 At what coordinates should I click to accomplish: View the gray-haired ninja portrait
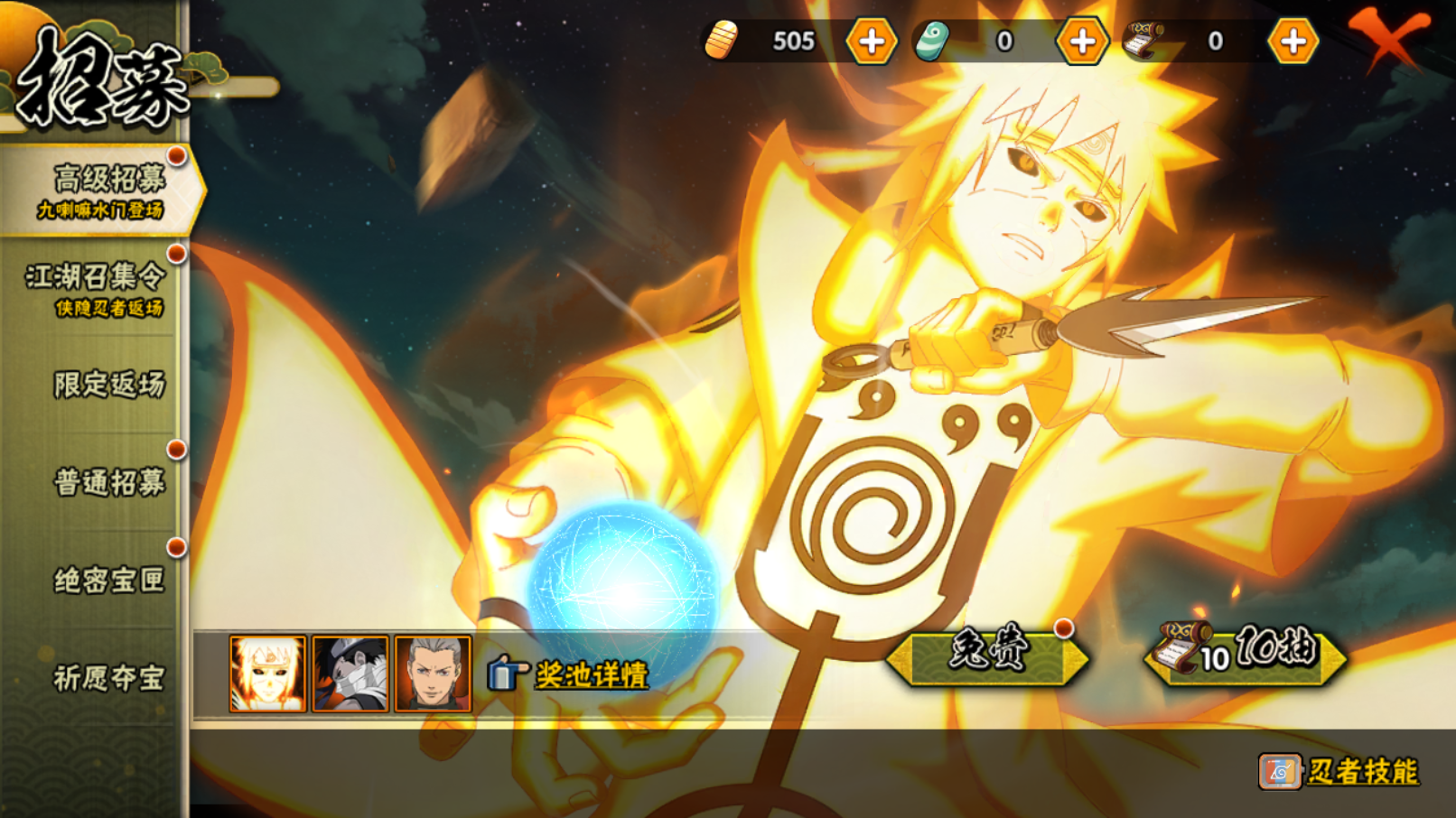coord(433,674)
